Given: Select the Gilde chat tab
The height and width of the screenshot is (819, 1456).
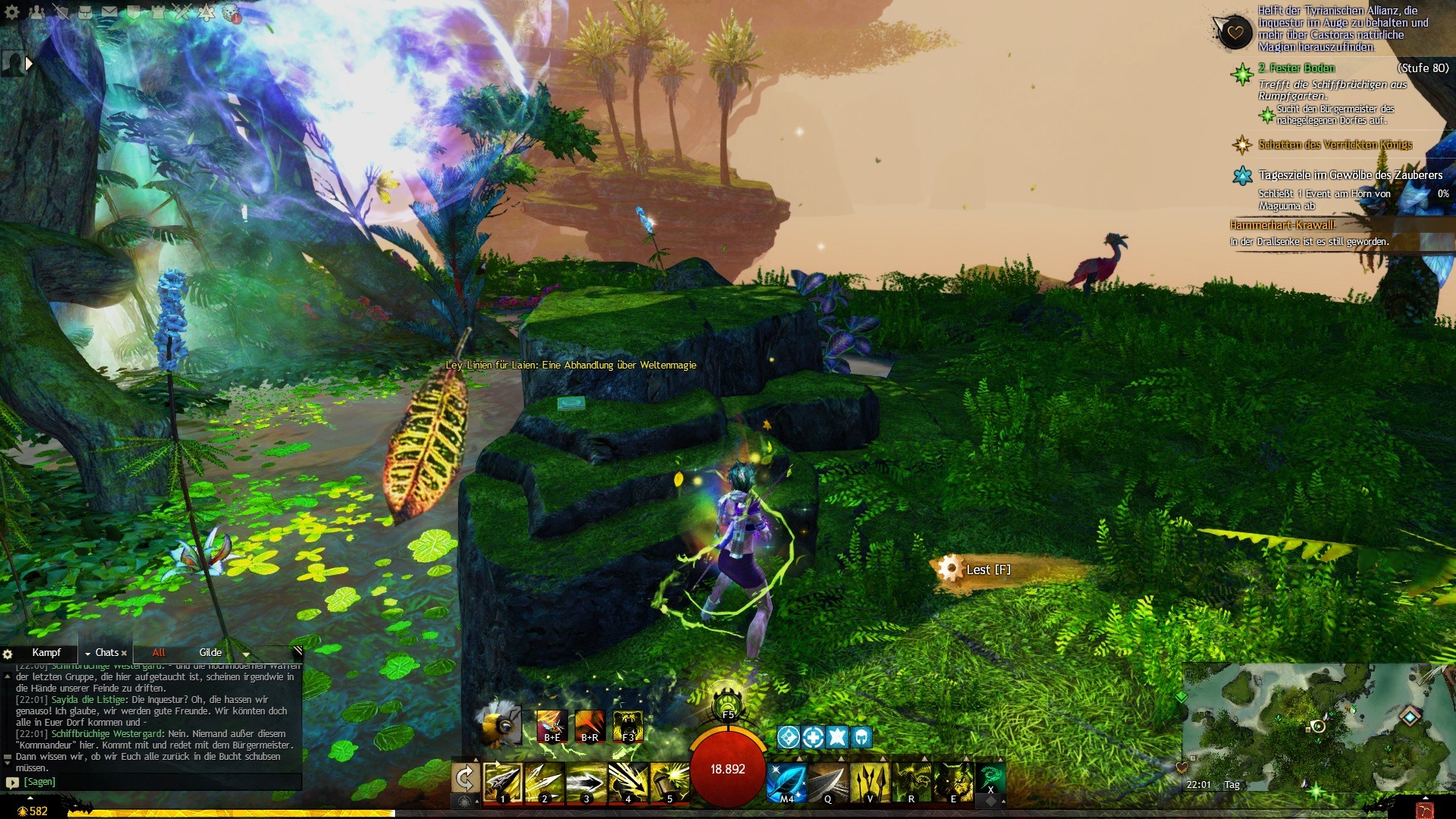Looking at the screenshot, I should (210, 653).
